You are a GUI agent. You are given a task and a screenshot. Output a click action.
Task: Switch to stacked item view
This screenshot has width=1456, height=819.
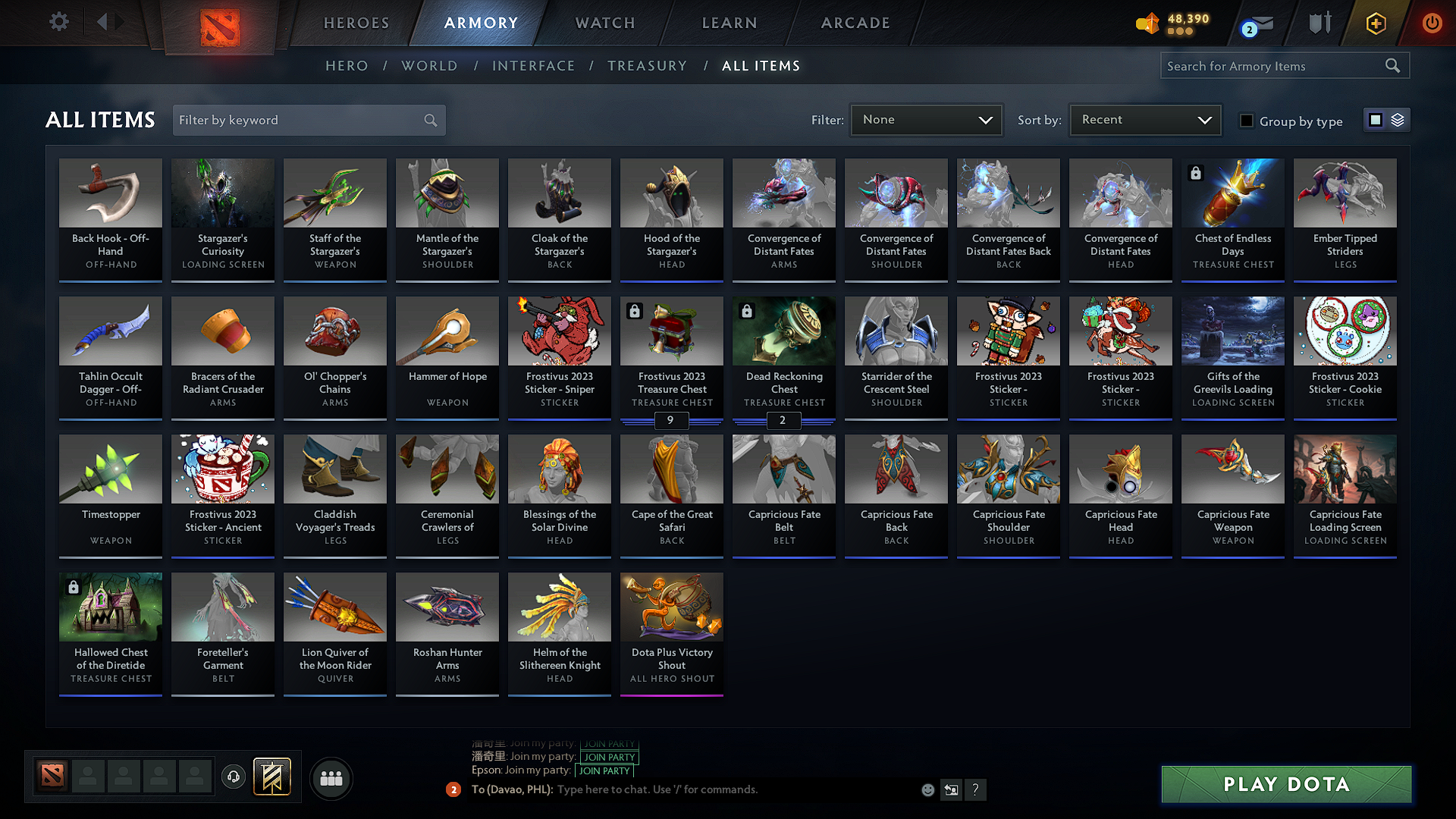pyautogui.click(x=1398, y=119)
